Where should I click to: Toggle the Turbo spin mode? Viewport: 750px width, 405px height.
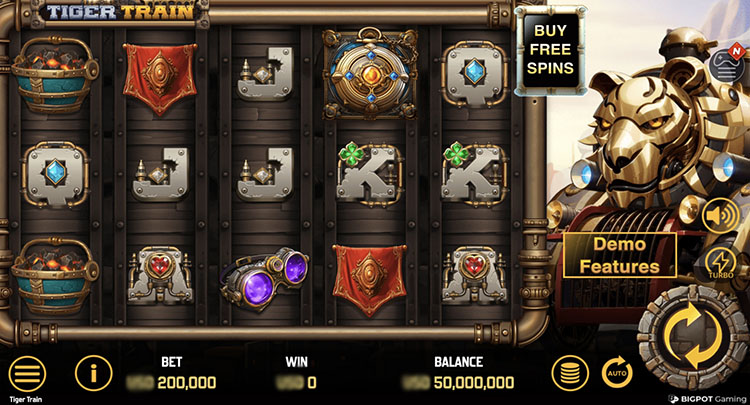click(x=721, y=263)
